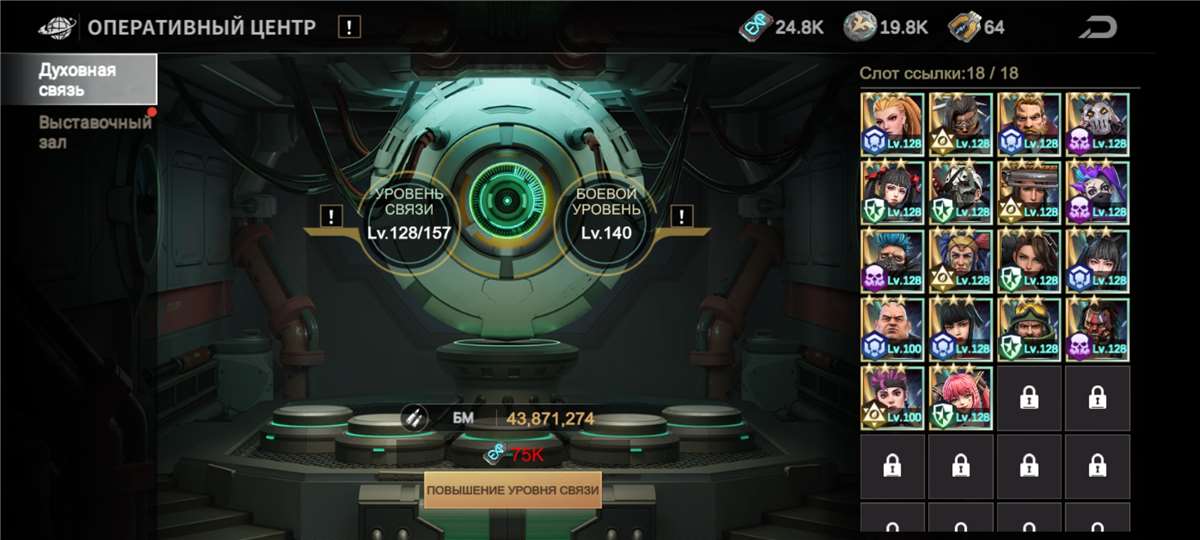Choose the hero with red face paint

(1097, 330)
